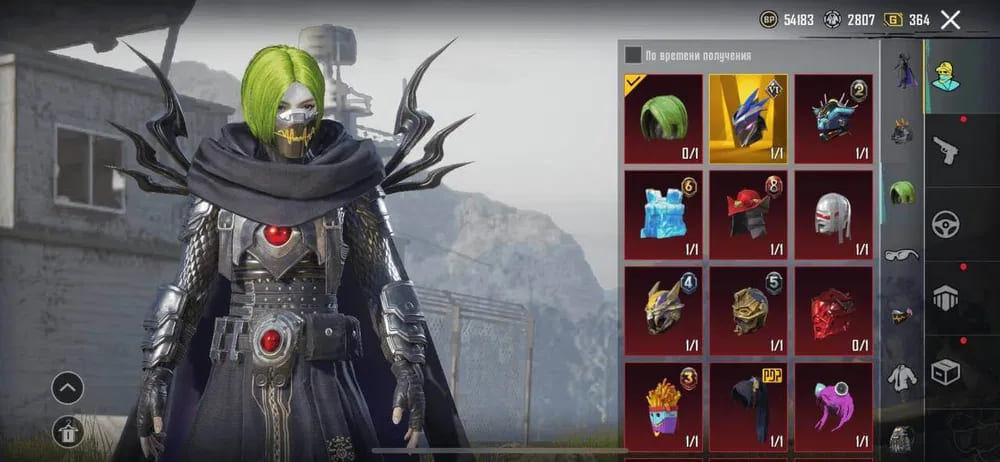Pick the pink hair with headphones item
Screen dimensions: 1000x462
tap(833, 406)
